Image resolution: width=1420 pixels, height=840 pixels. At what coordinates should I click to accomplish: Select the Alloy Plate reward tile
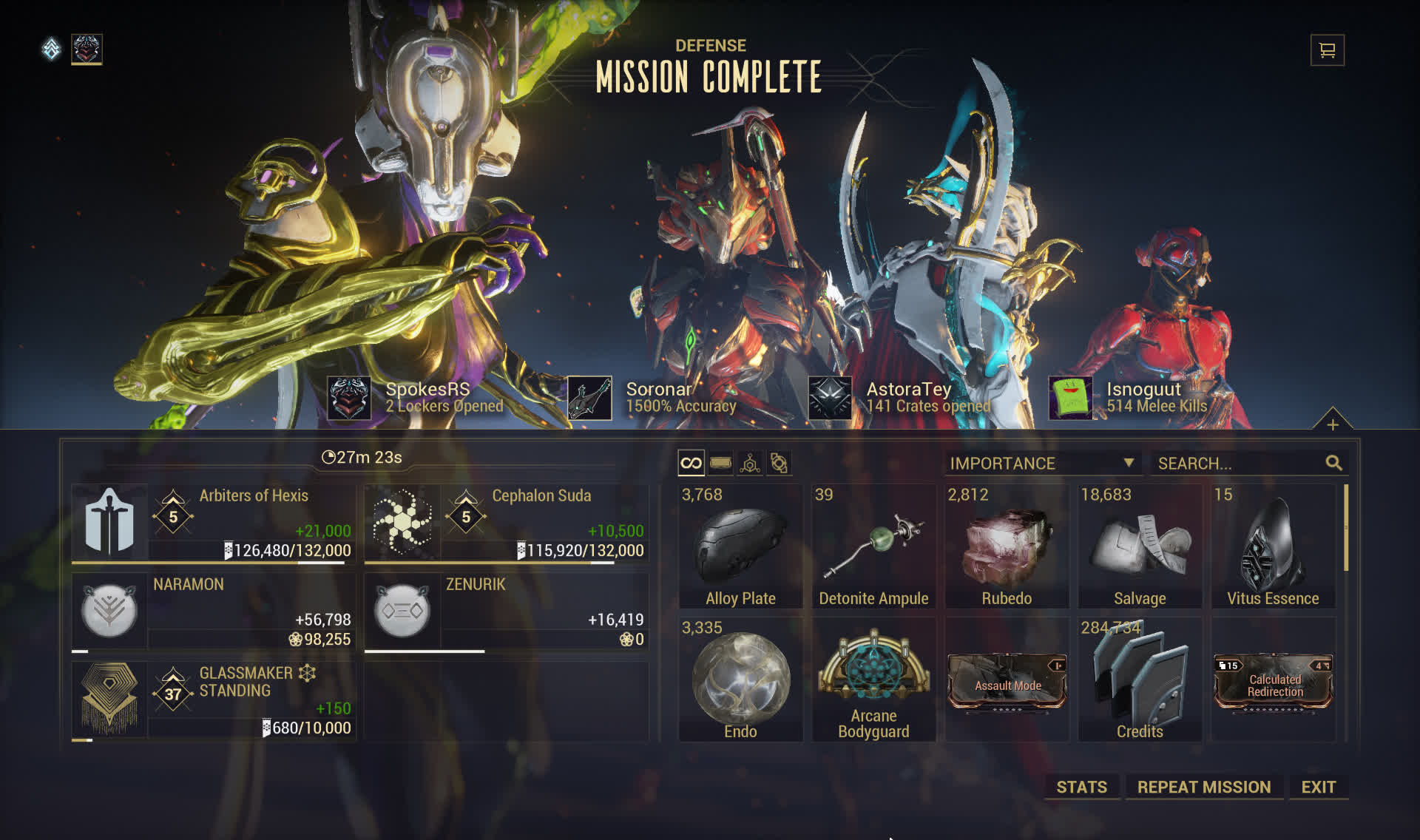tap(740, 547)
